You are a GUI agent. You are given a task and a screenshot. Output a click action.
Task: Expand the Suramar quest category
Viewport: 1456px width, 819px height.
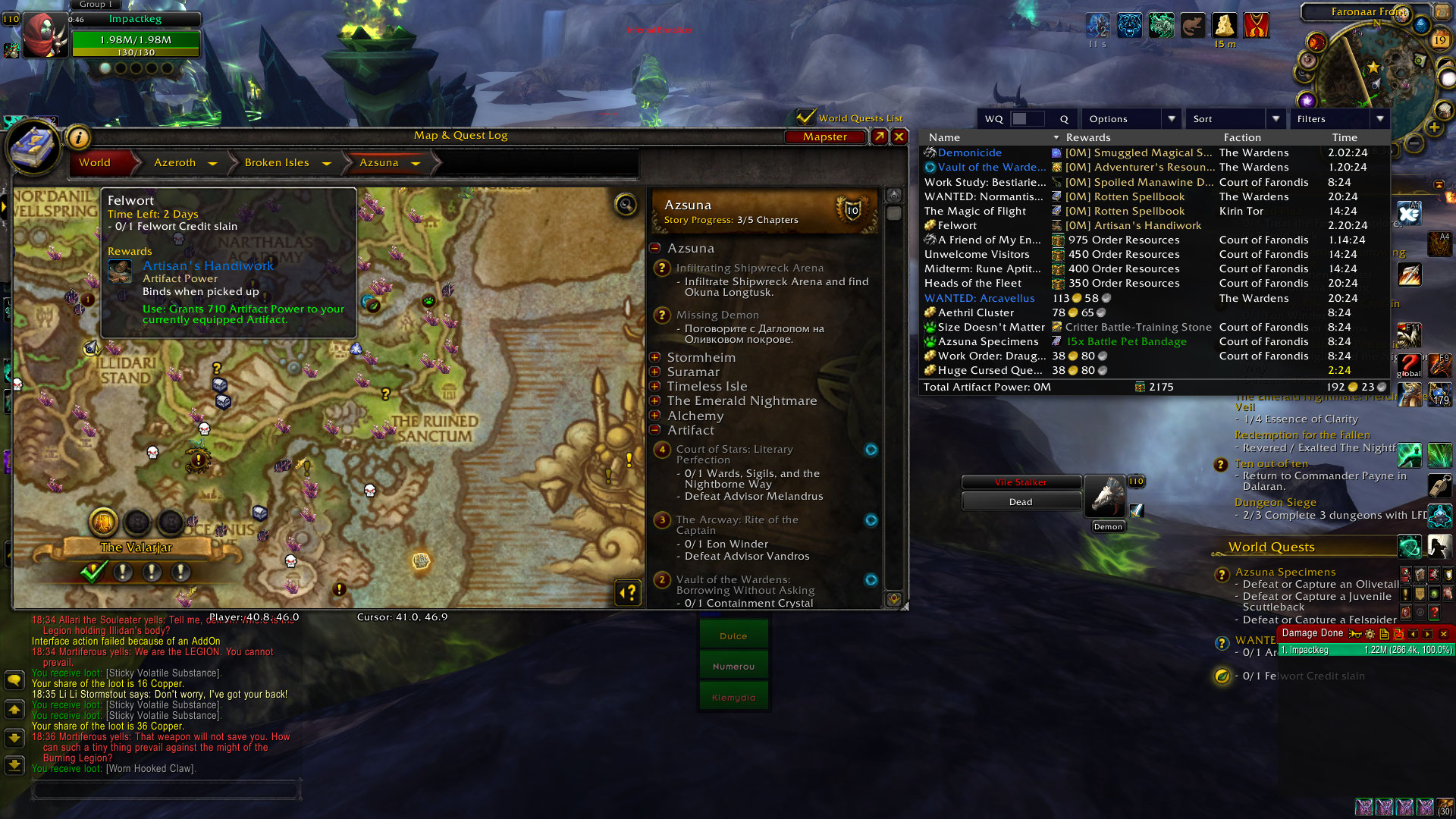pos(655,372)
